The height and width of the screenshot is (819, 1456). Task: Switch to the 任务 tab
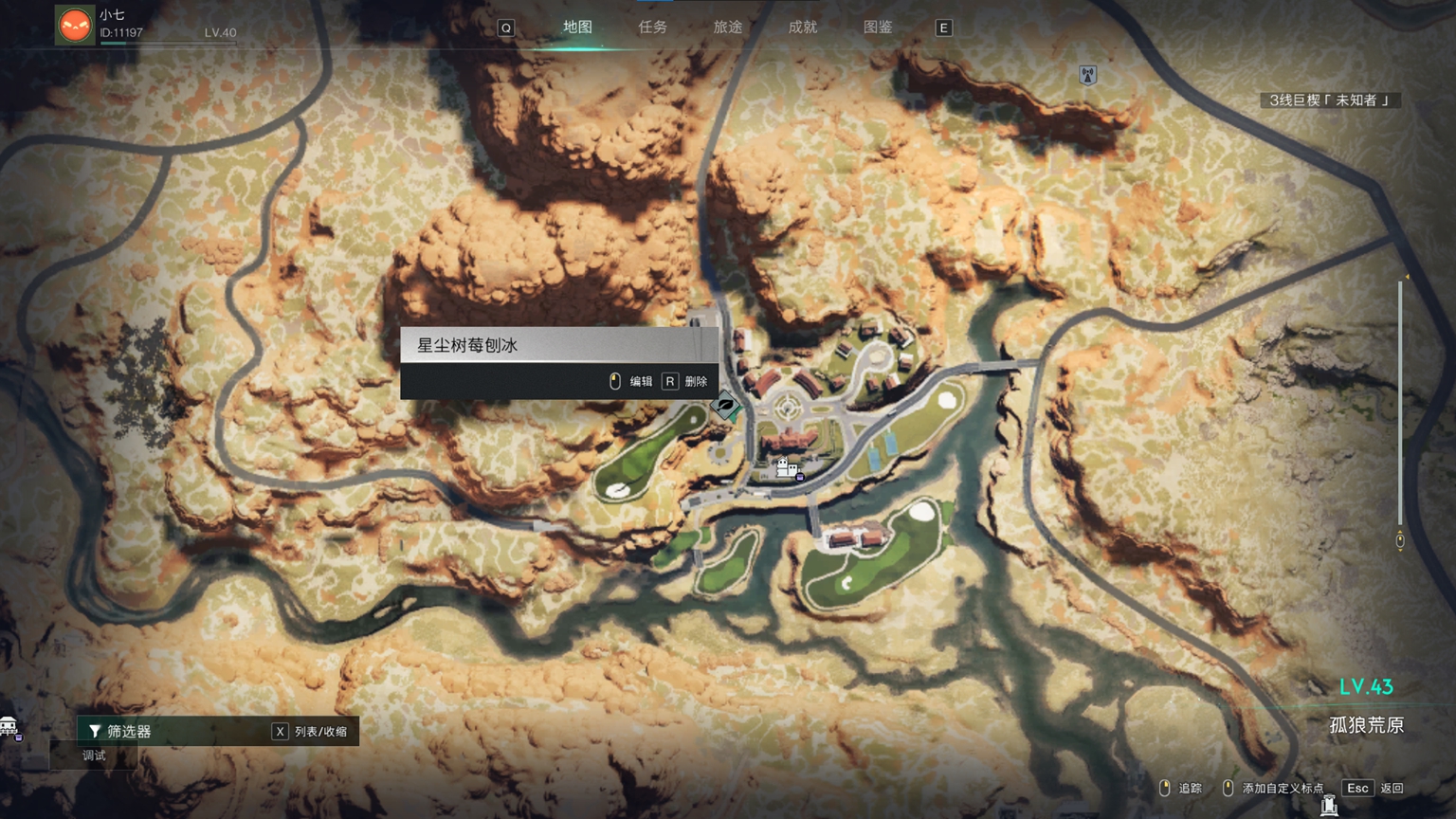tap(652, 27)
